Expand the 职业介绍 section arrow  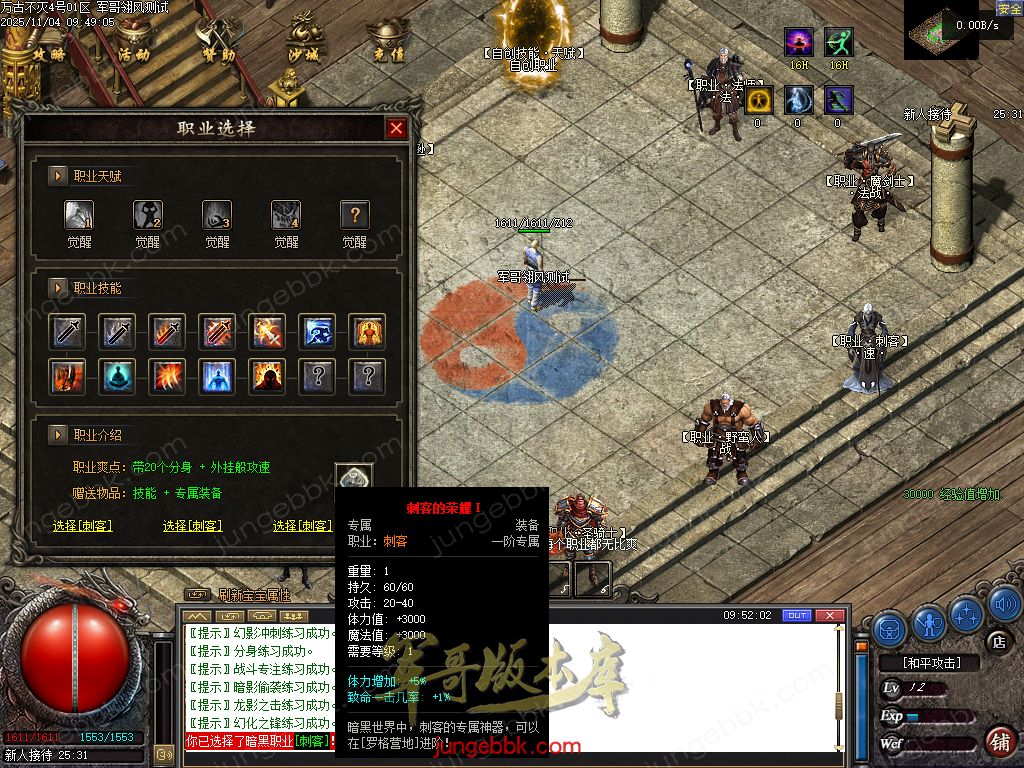[x=58, y=435]
